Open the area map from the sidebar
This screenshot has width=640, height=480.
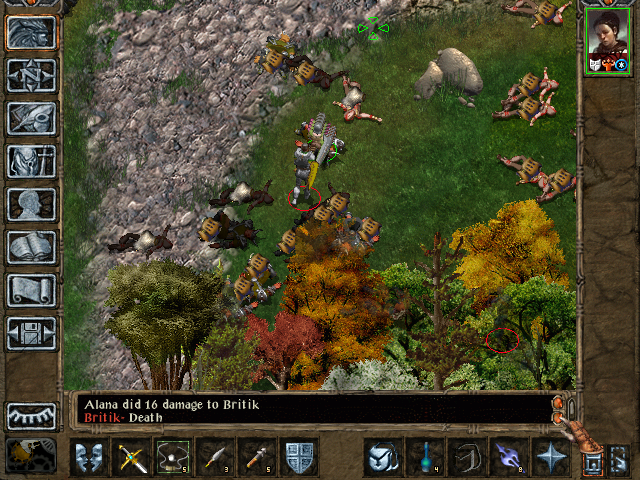[31, 75]
